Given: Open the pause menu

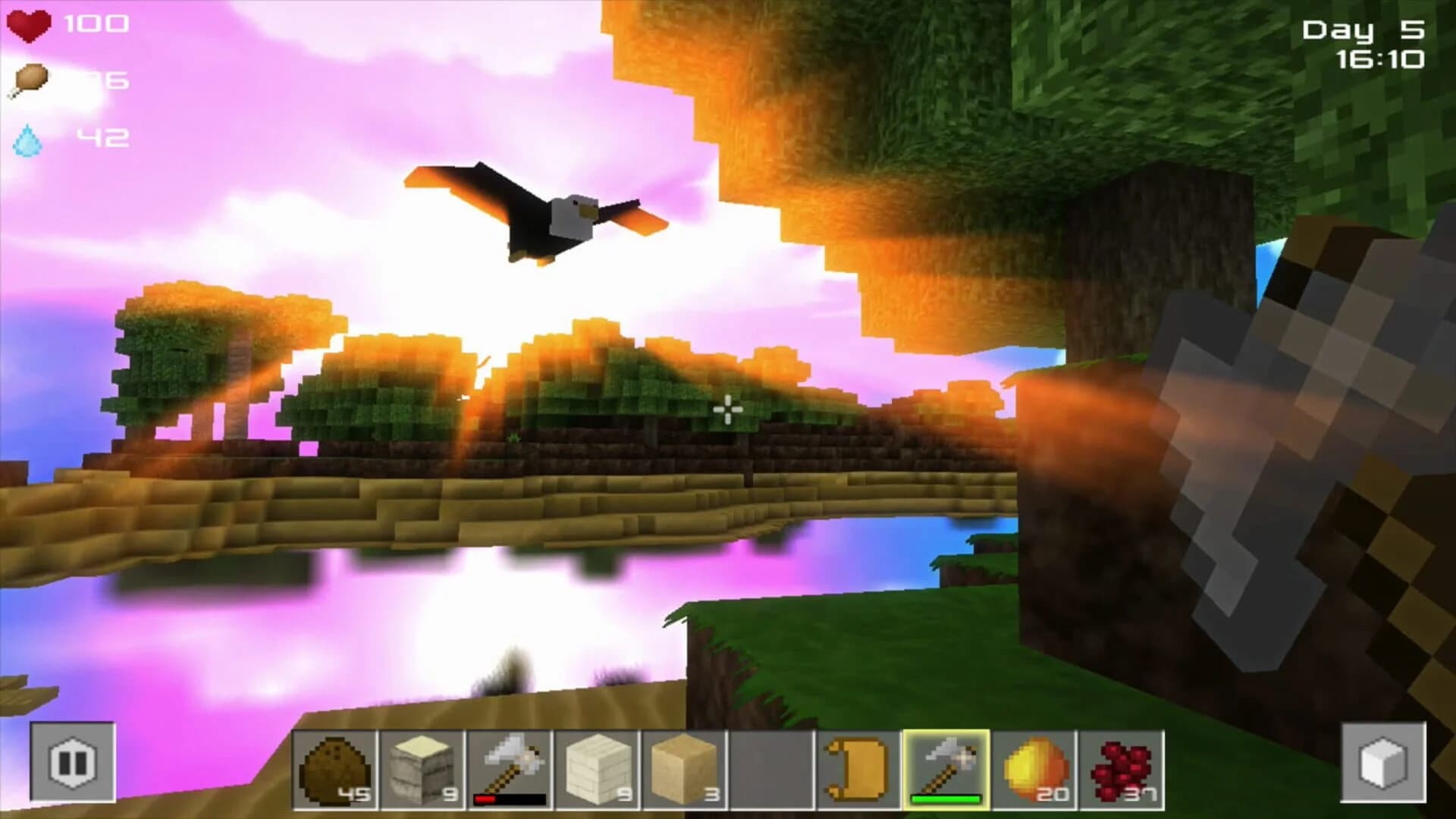Looking at the screenshot, I should coord(72,762).
